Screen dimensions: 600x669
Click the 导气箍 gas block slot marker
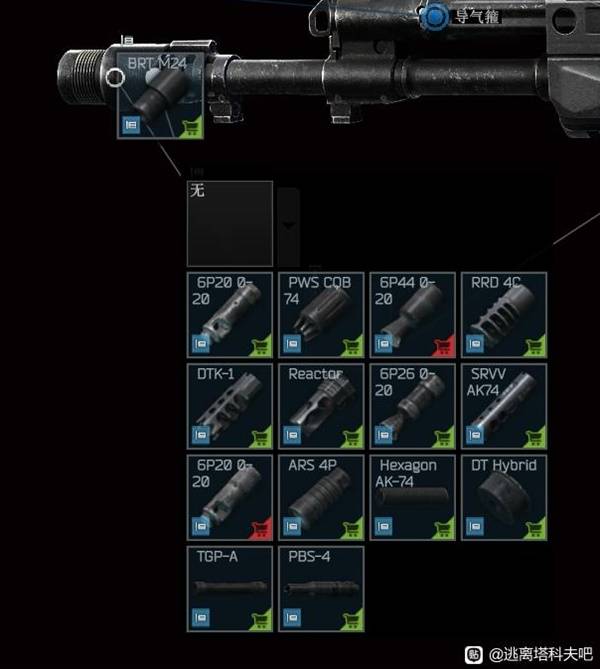click(436, 16)
